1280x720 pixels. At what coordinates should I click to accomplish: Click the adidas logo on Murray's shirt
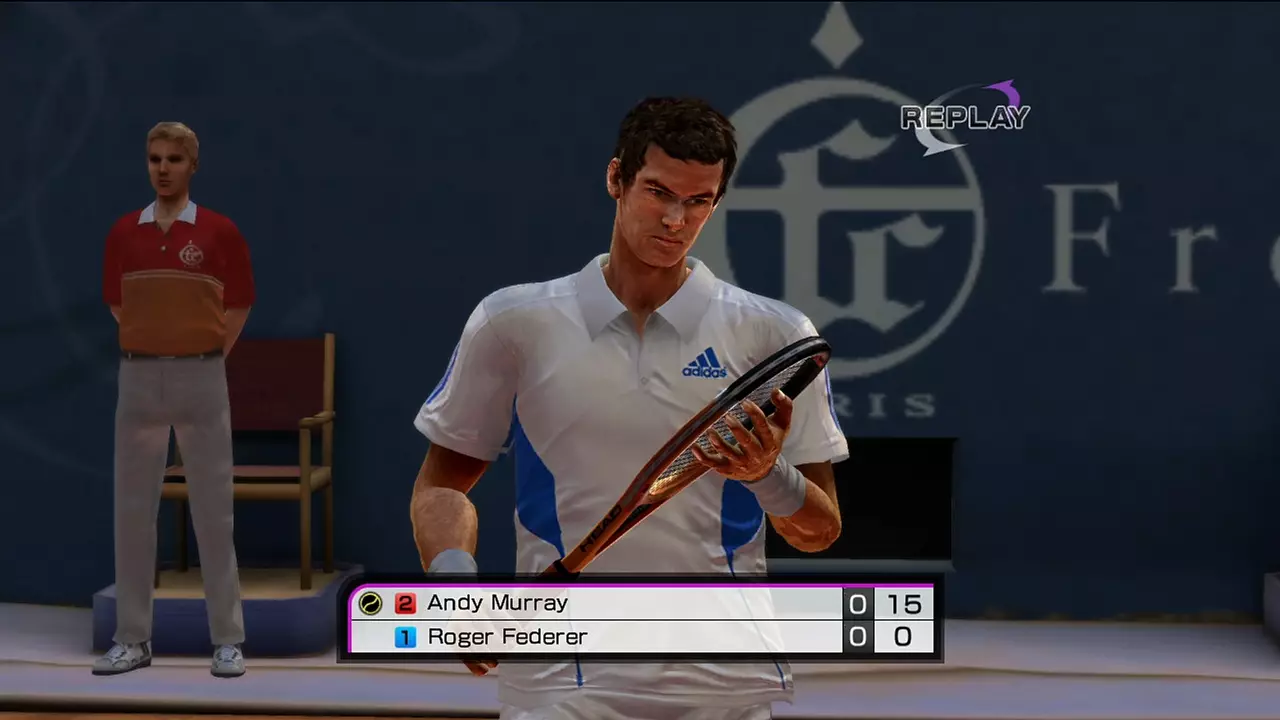(703, 364)
